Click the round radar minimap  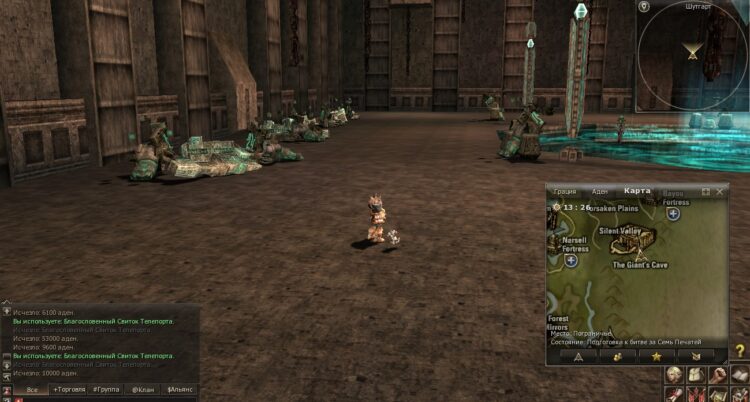click(x=692, y=54)
